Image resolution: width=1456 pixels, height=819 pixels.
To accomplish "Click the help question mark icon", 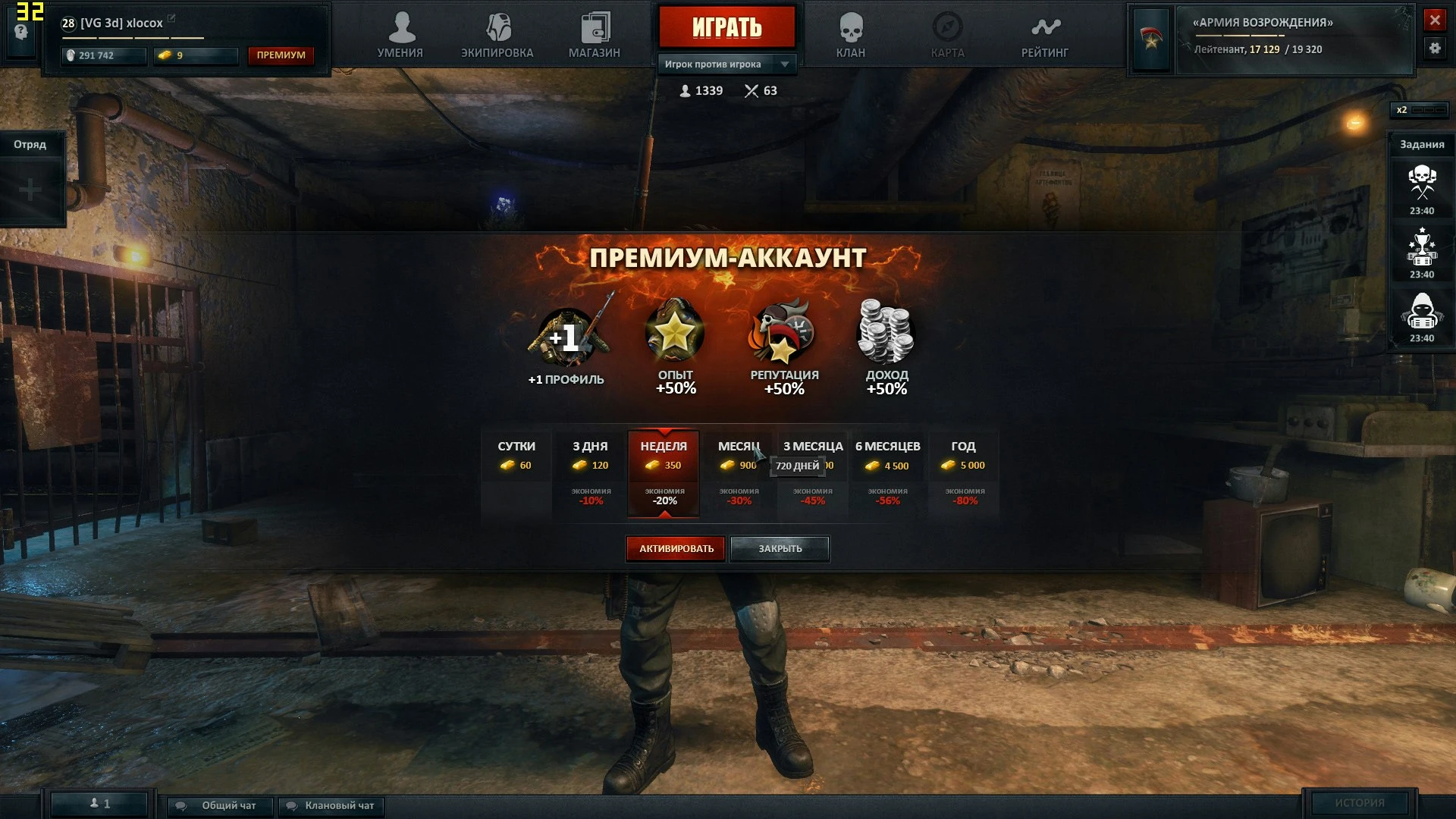I will click(x=22, y=30).
